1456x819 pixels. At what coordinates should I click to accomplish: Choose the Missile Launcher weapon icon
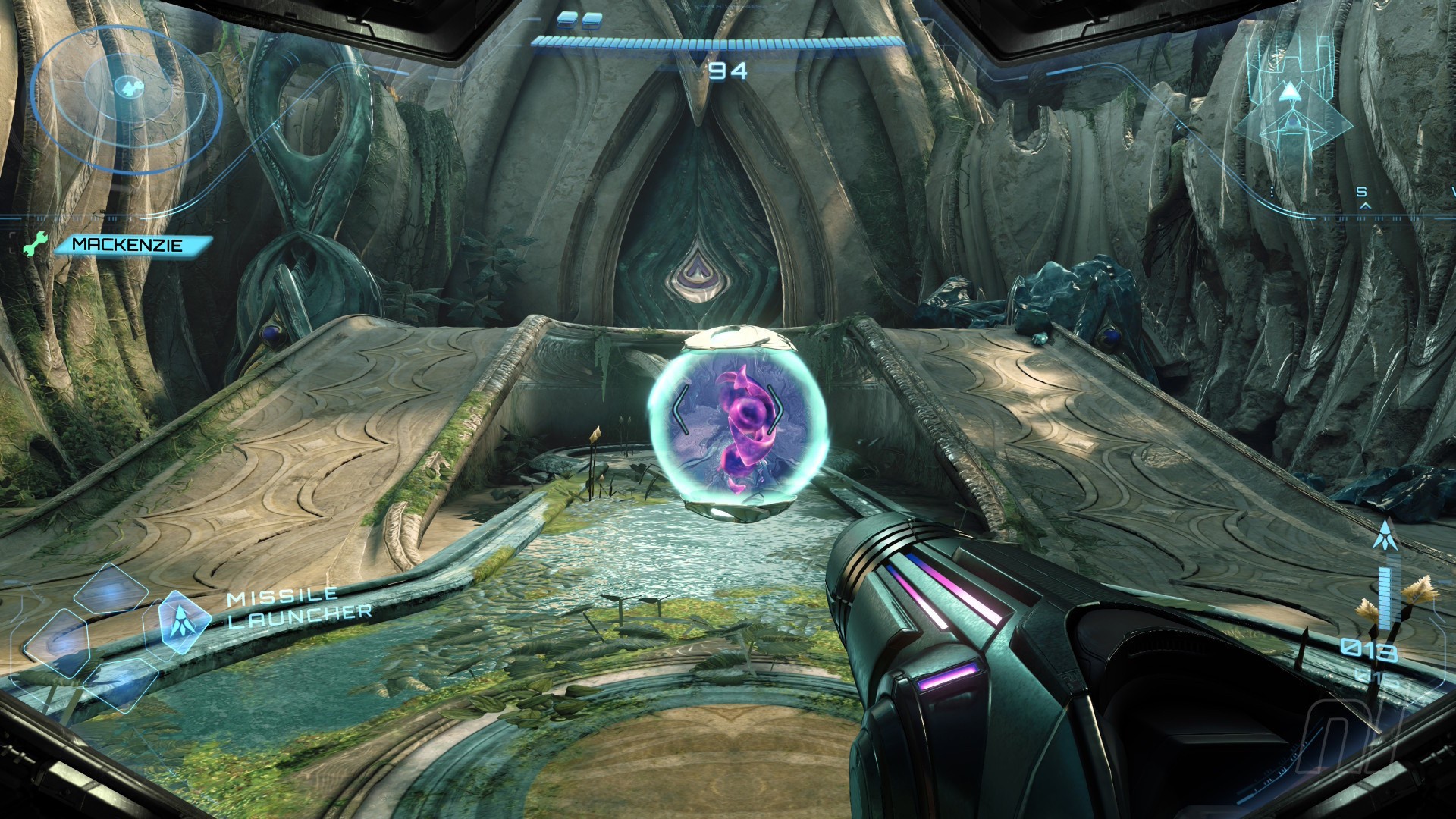(x=179, y=622)
